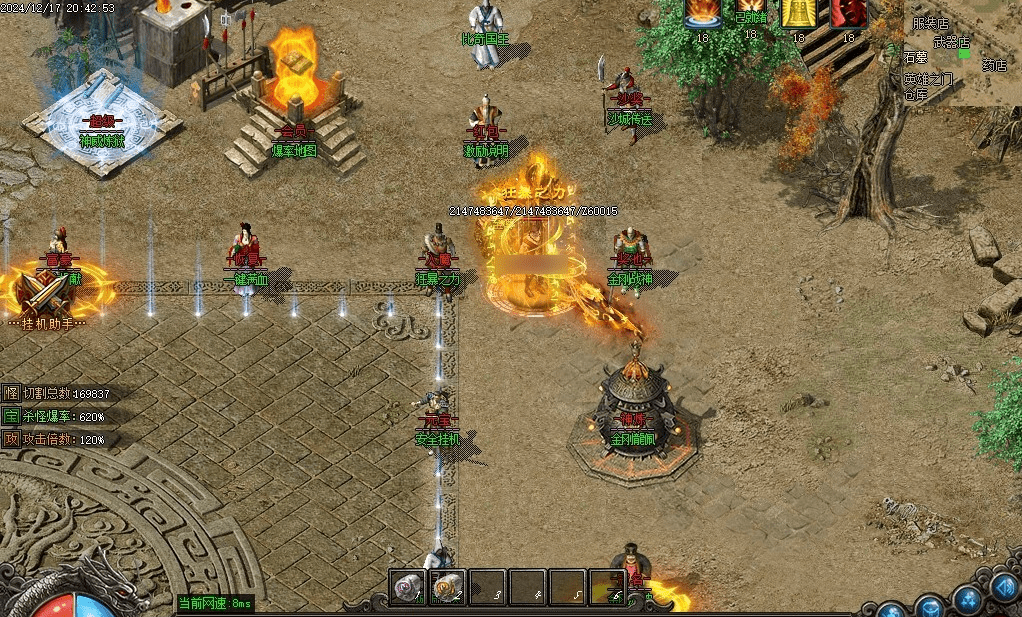The width and height of the screenshot is (1022, 617).
Task: Activate the skill icon labeled 已就绪
Action: coord(750,13)
